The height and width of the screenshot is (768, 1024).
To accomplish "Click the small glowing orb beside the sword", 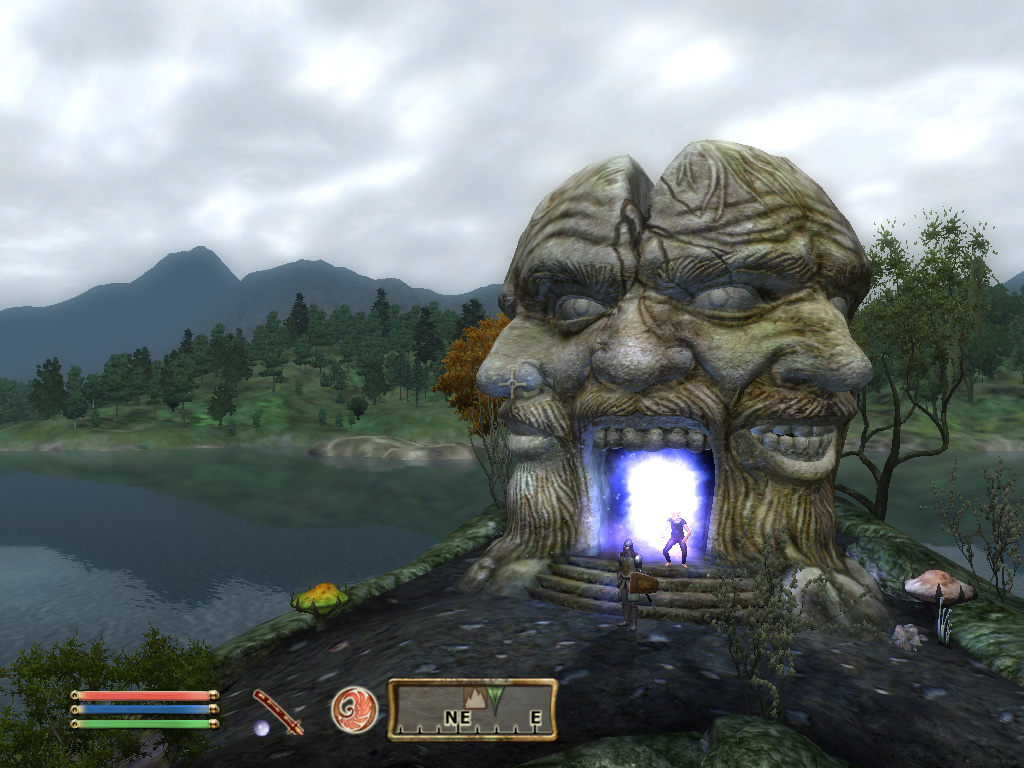I will click(261, 728).
